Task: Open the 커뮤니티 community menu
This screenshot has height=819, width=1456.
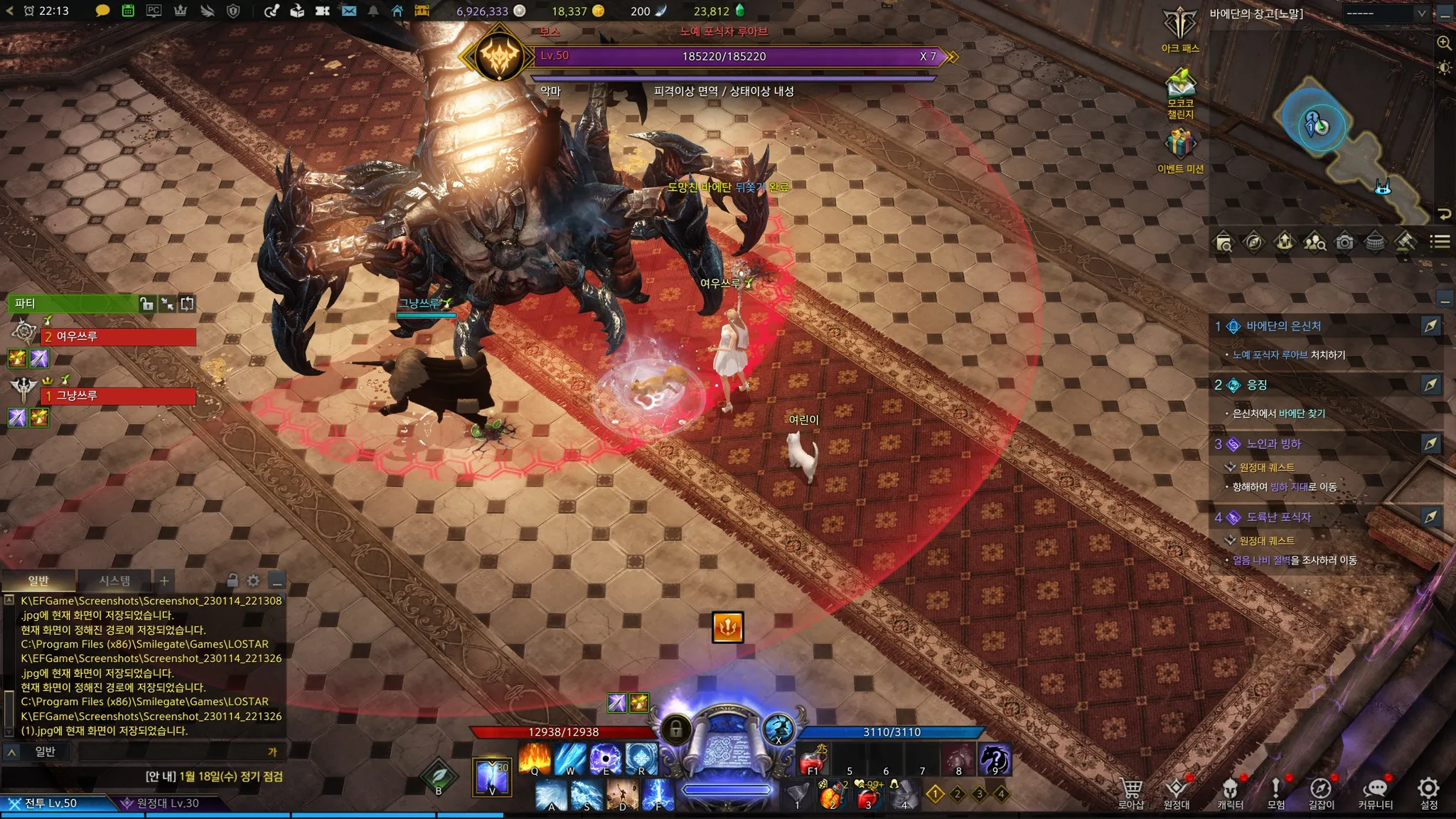Action: tap(1376, 792)
